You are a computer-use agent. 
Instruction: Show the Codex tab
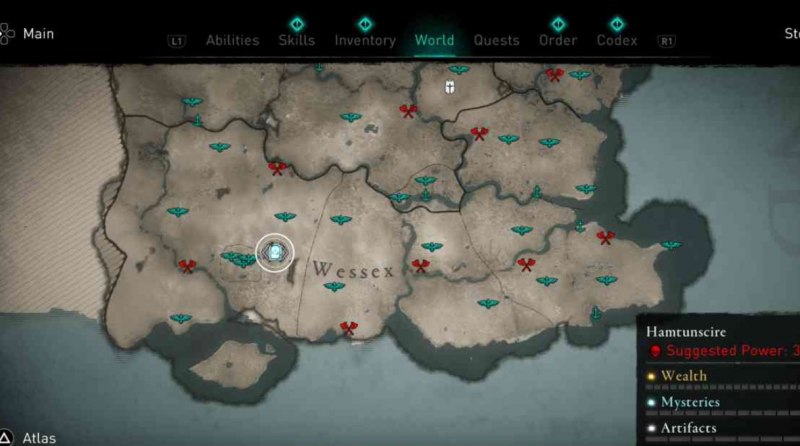point(617,40)
